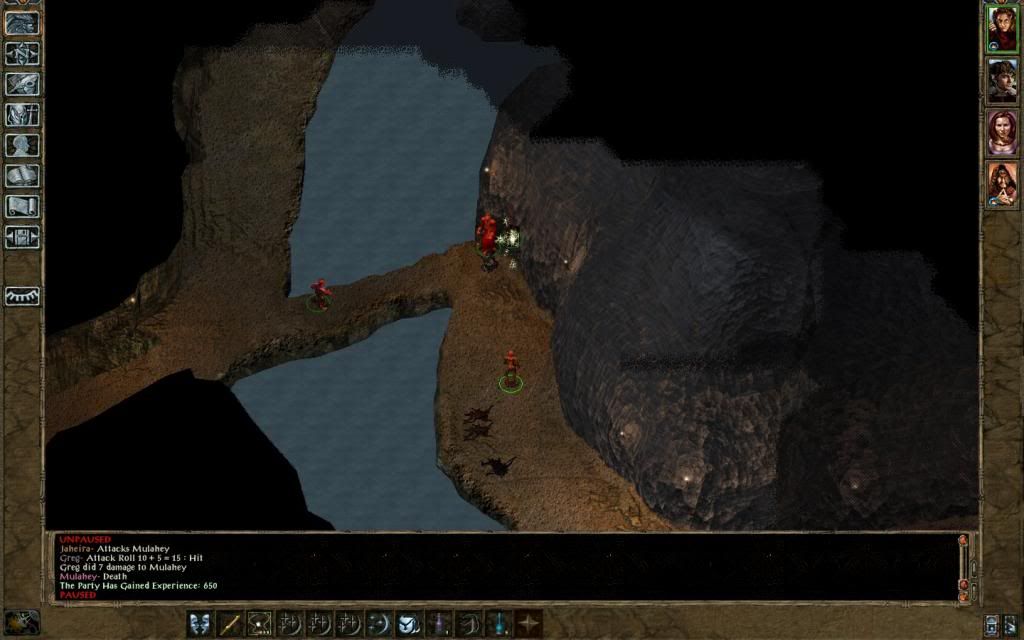Click the combat log window

500,567
